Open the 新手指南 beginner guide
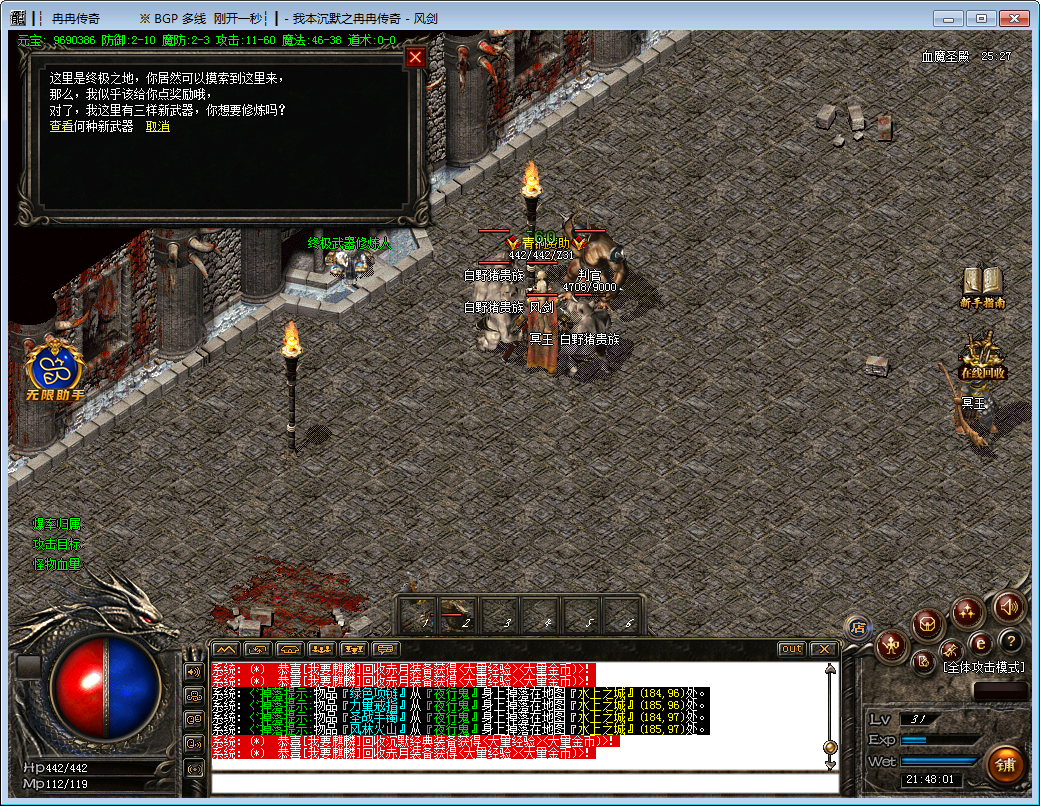This screenshot has width=1040, height=806. pos(982,286)
